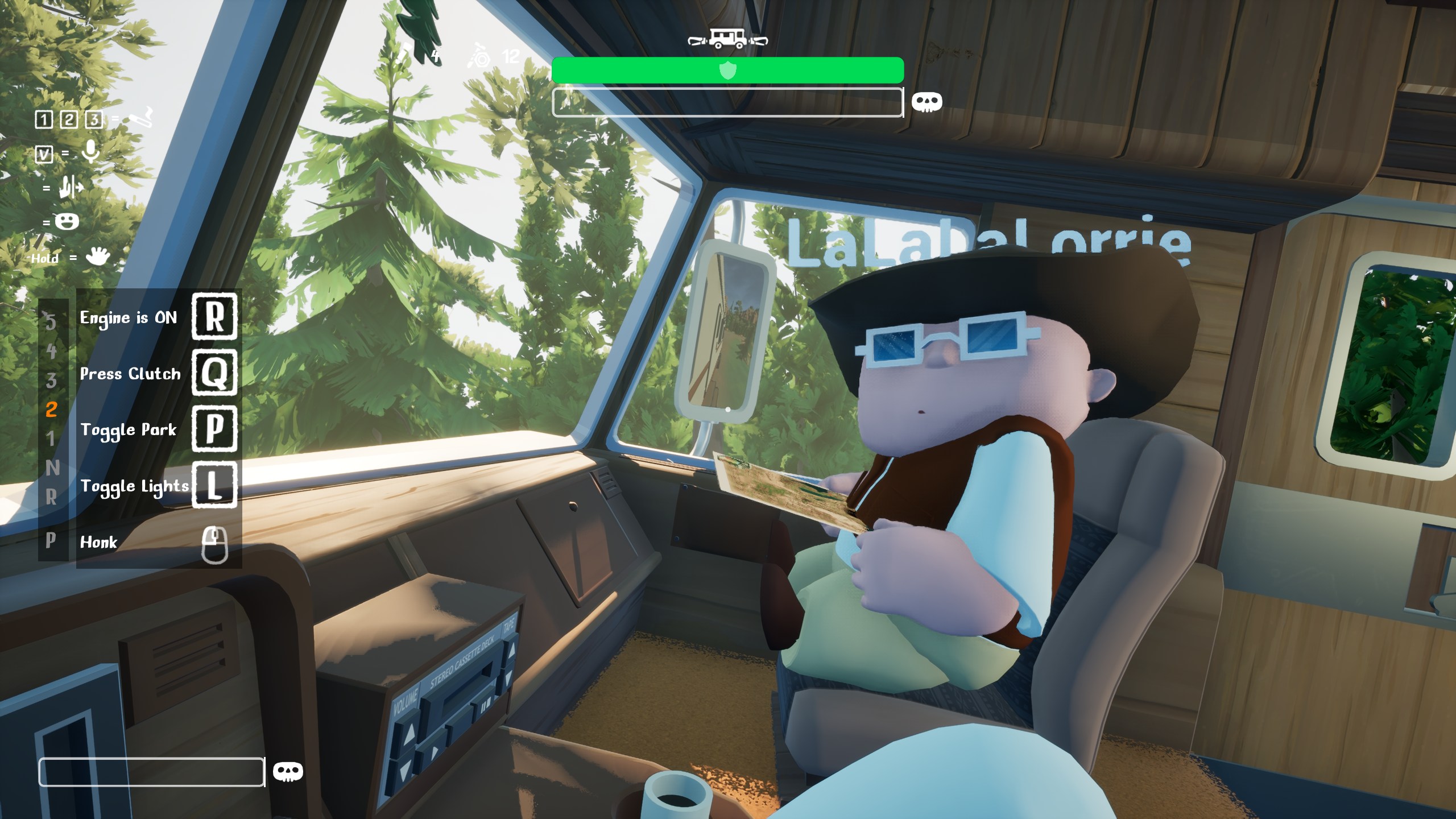Click the waving hand icon

(x=97, y=257)
